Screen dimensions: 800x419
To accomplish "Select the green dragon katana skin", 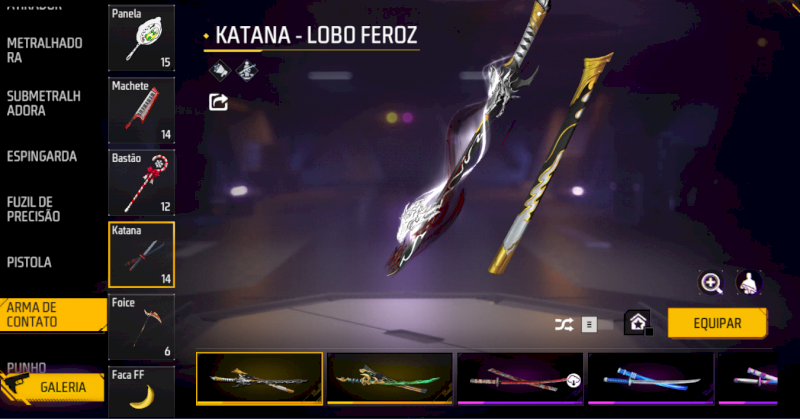I will tap(391, 379).
